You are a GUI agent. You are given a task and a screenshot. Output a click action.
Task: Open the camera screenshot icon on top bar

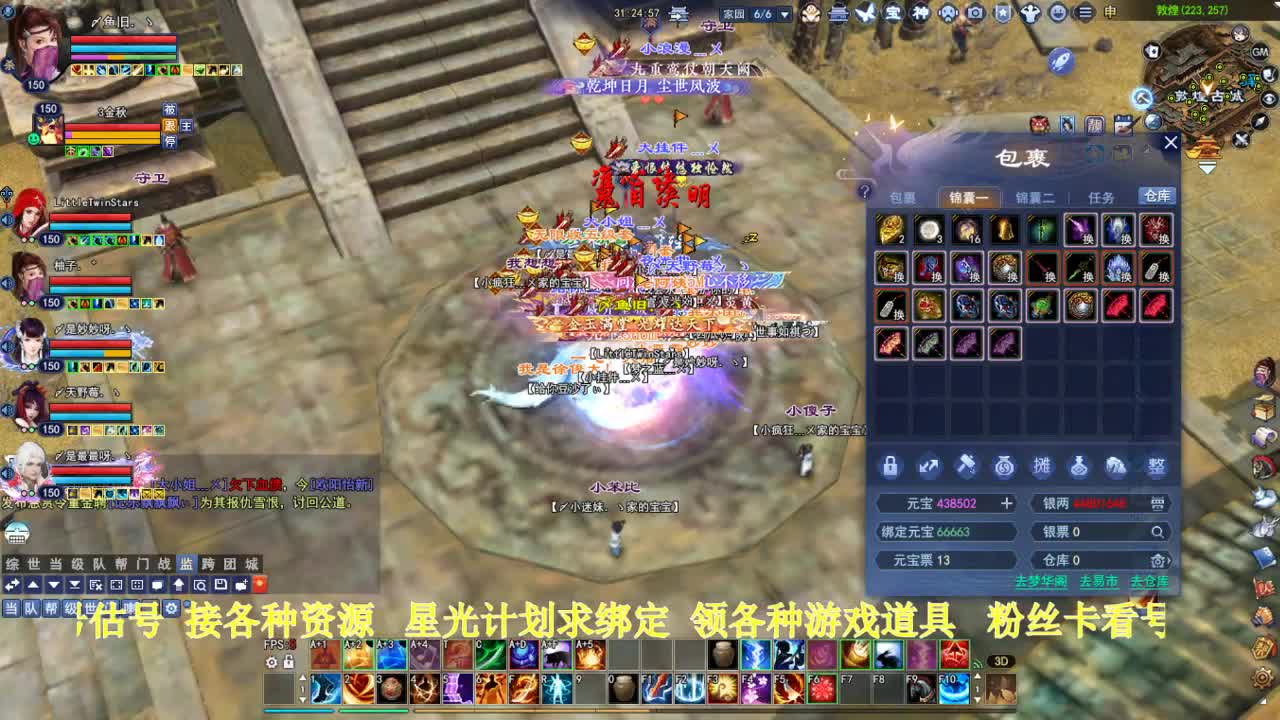974,12
